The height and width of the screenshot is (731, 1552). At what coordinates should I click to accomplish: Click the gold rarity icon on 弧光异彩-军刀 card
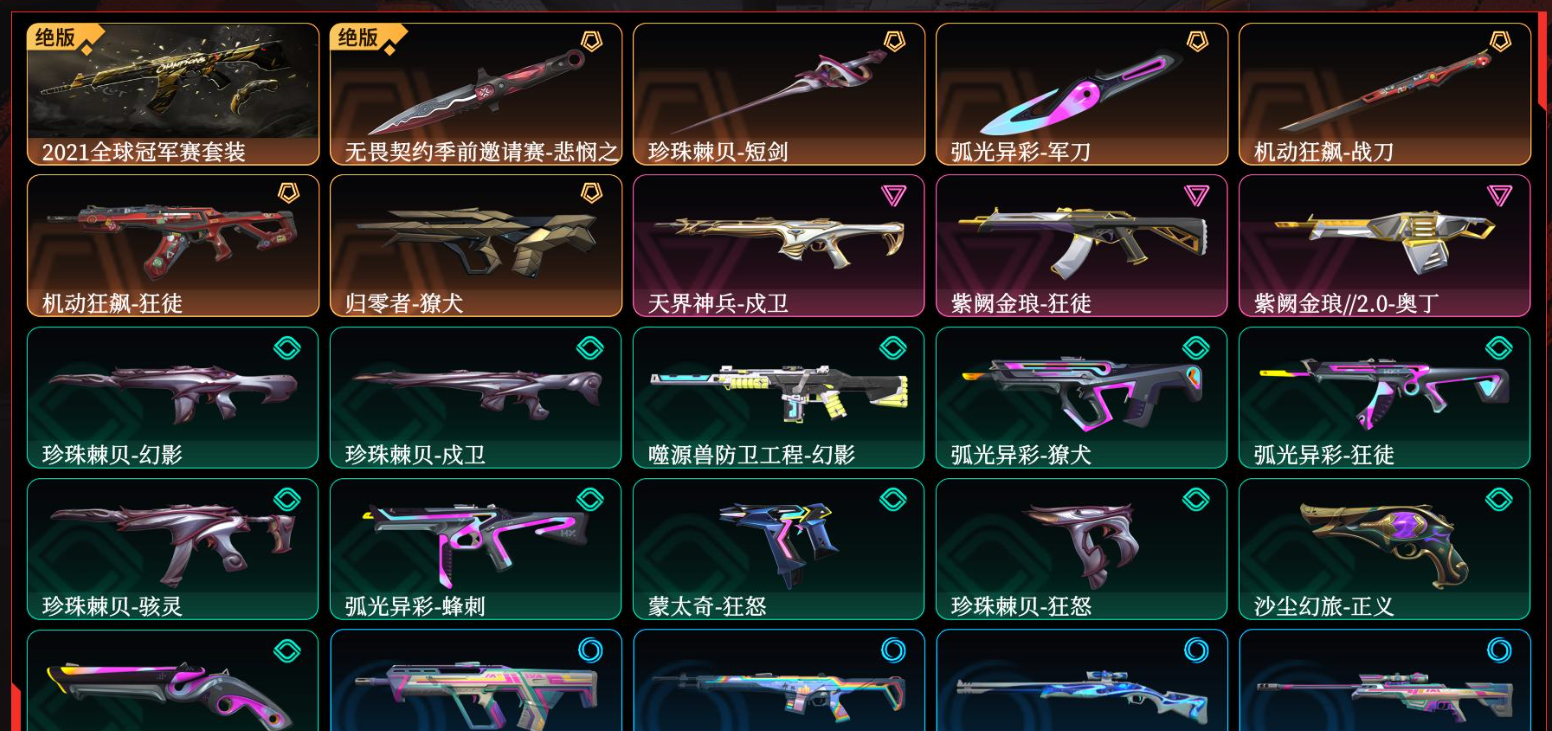1196,41
